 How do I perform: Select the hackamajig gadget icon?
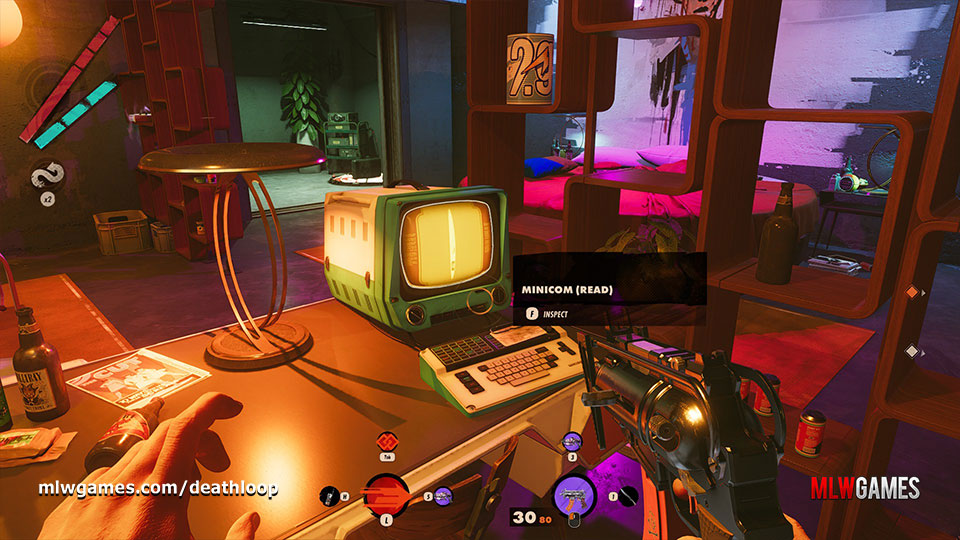[x=327, y=494]
